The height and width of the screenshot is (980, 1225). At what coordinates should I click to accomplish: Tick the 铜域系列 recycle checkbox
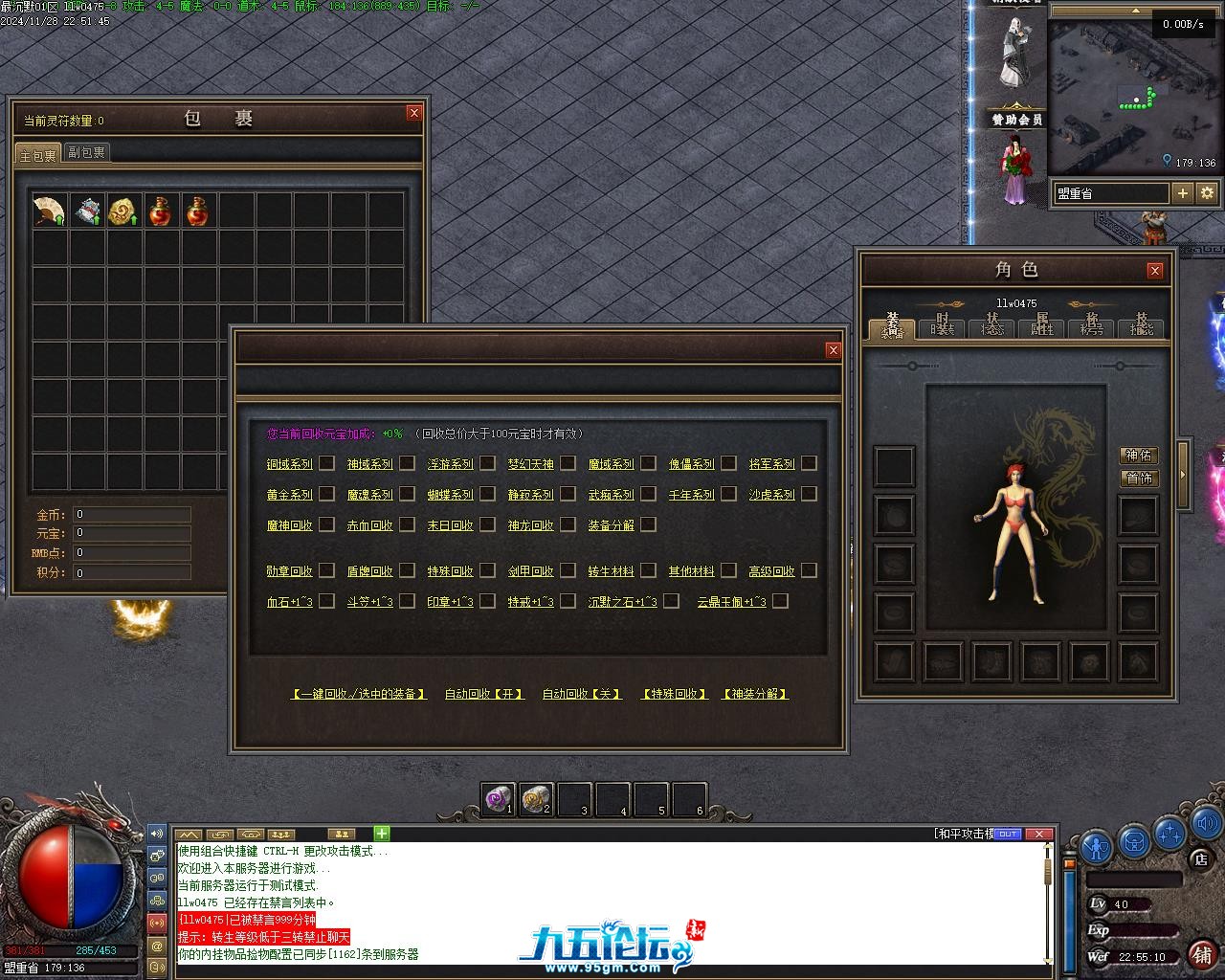pyautogui.click(x=326, y=463)
